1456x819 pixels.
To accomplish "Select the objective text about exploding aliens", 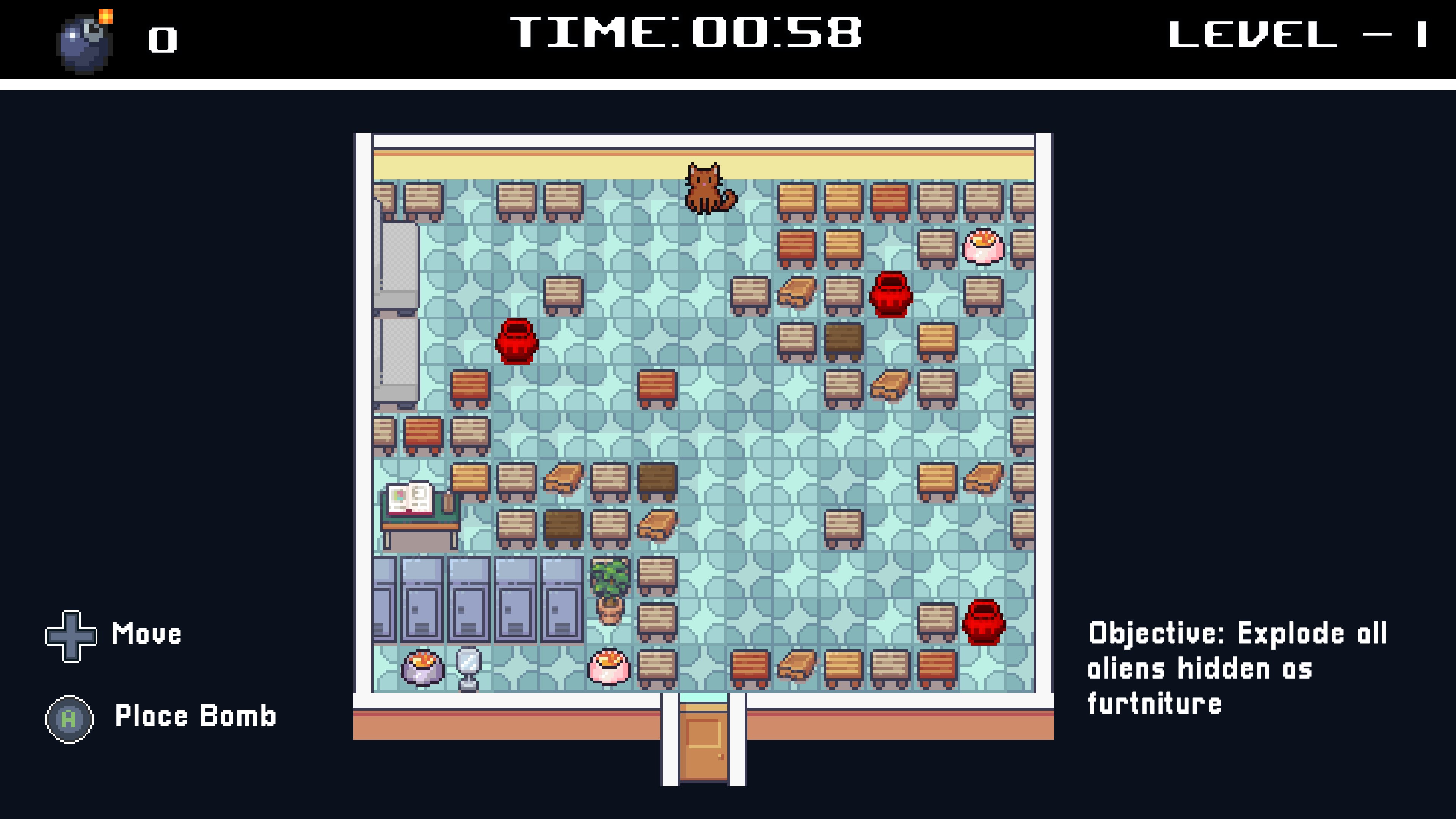I will tap(1236, 668).
